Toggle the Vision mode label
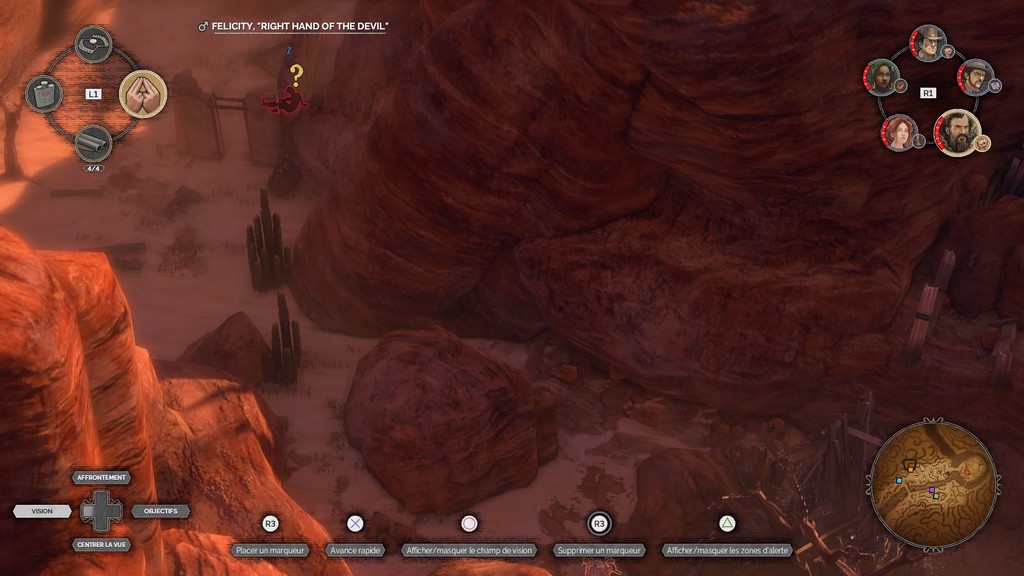The height and width of the screenshot is (576, 1024). click(x=42, y=511)
